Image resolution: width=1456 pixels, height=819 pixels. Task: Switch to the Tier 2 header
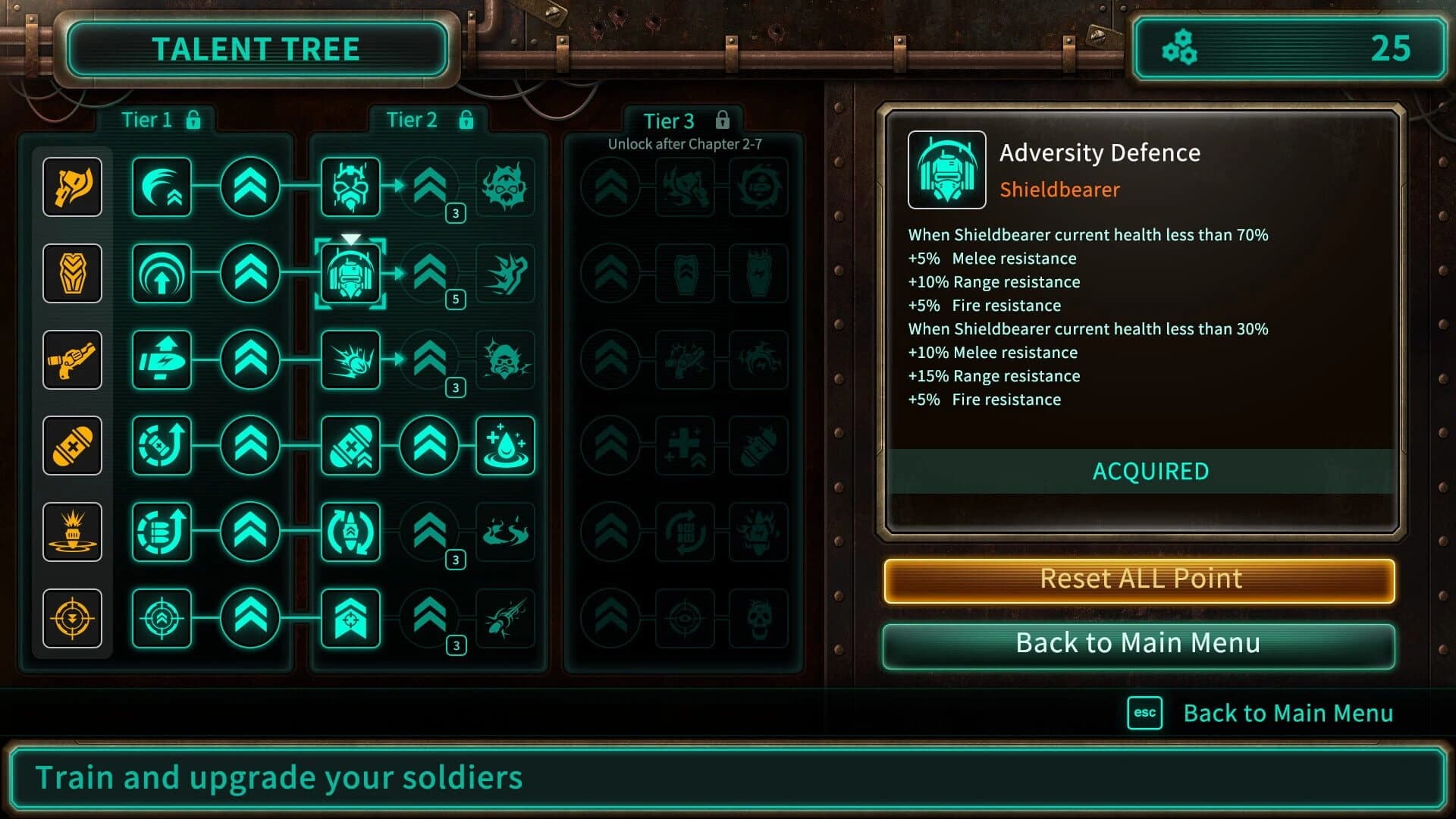tap(410, 120)
